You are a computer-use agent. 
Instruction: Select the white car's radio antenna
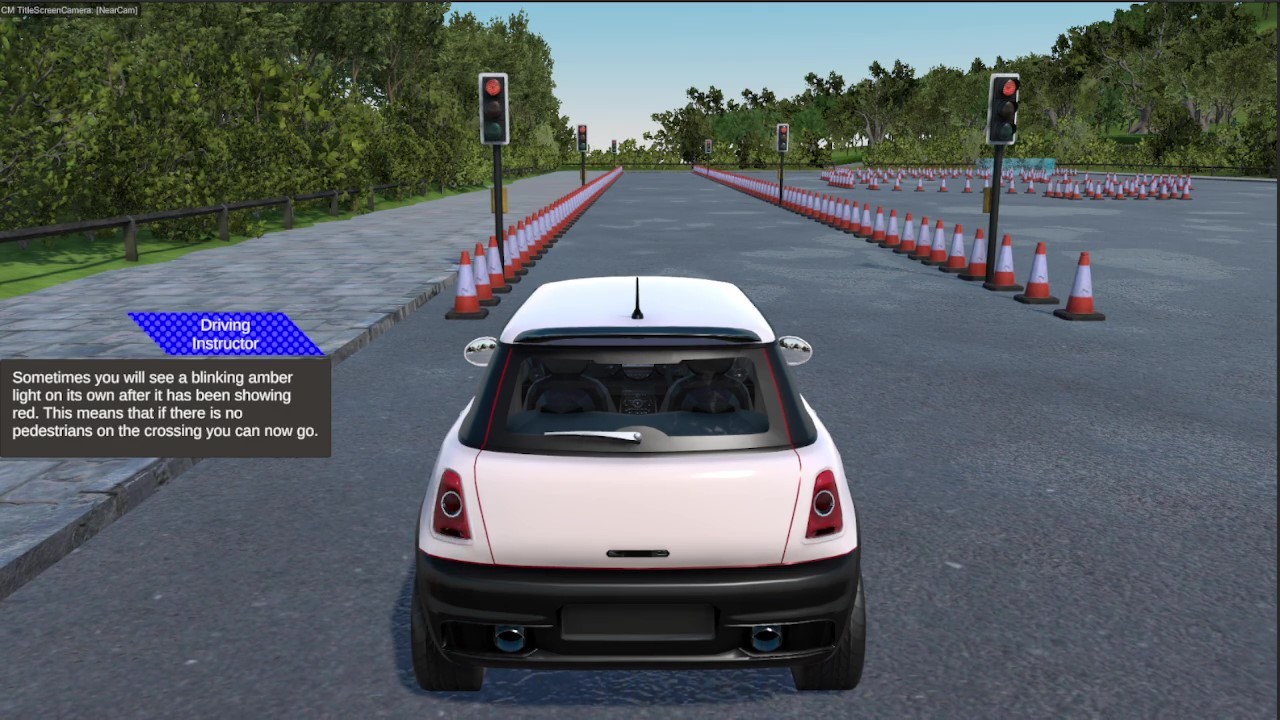[637, 295]
